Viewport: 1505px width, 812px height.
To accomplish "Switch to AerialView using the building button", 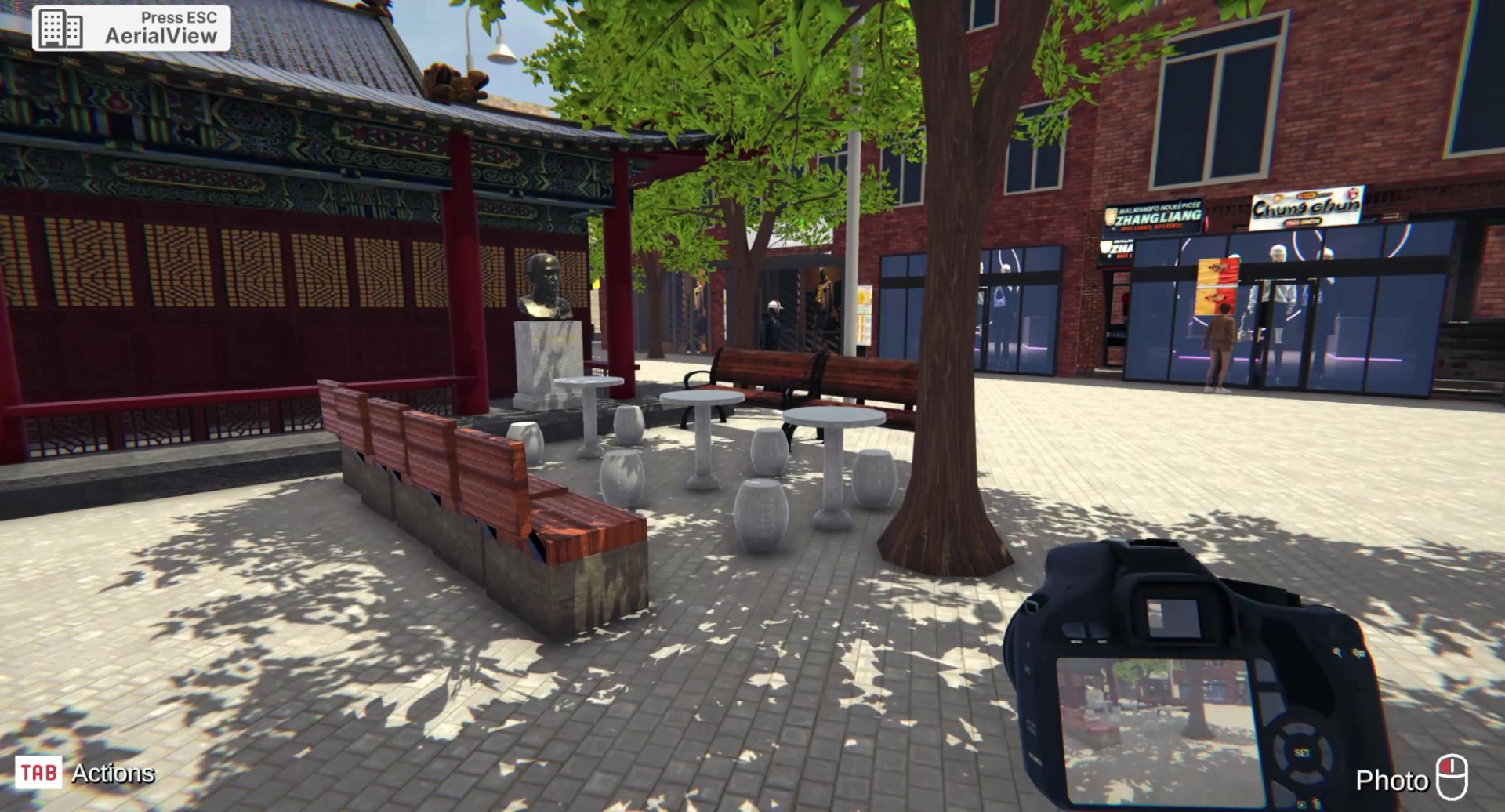I will coord(61,29).
